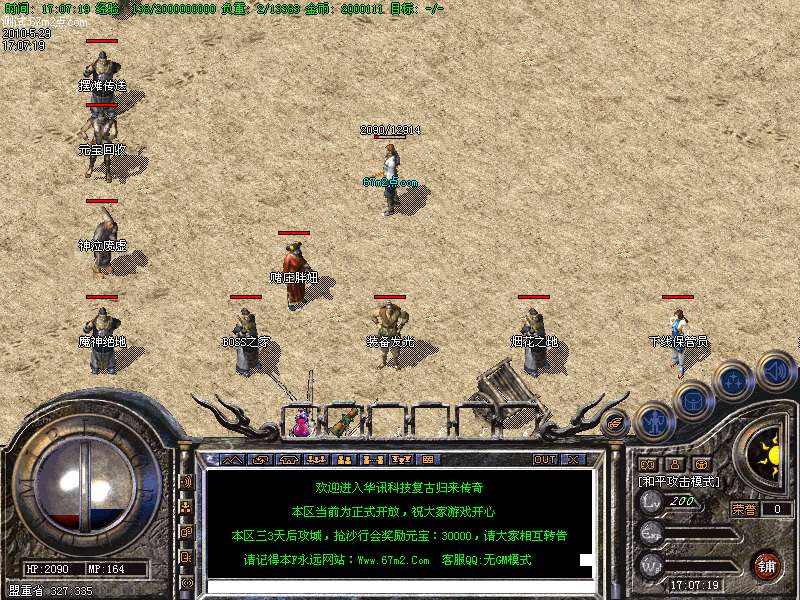This screenshot has height=600, width=800.
Task: Select the green scroll belt slot
Action: 343,422
